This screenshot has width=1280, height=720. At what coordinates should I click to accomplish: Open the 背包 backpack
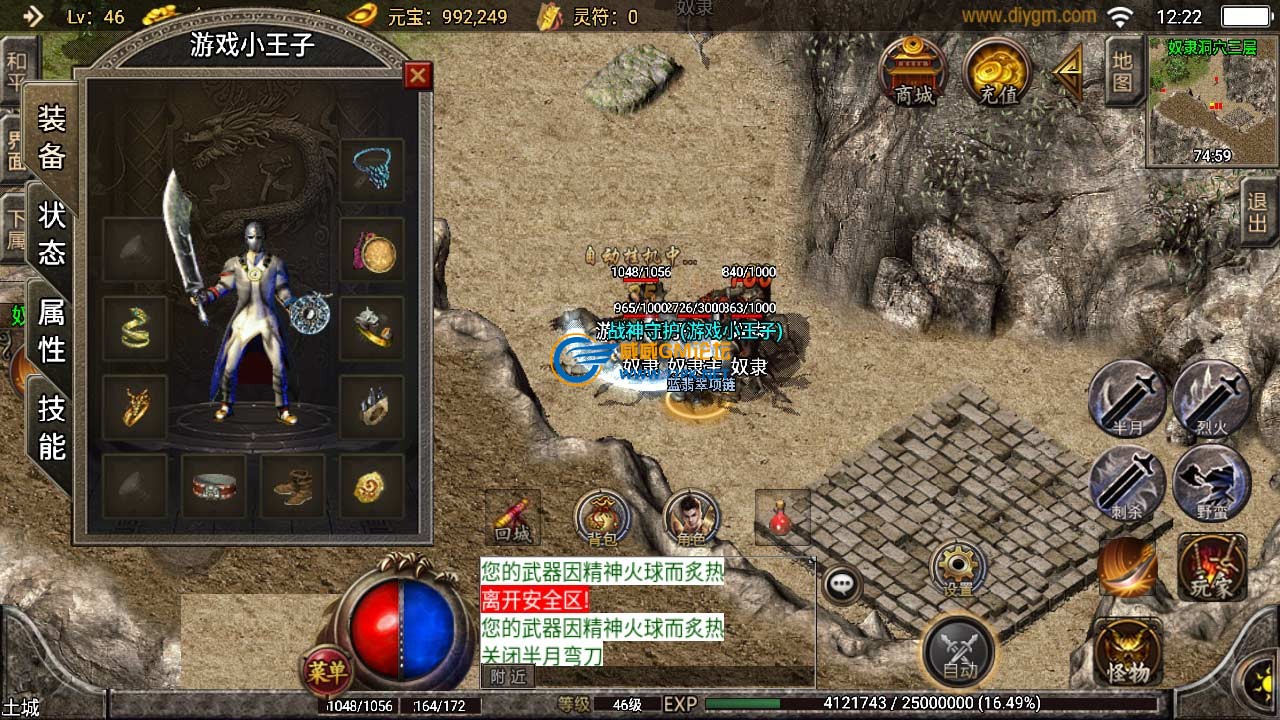pos(602,519)
